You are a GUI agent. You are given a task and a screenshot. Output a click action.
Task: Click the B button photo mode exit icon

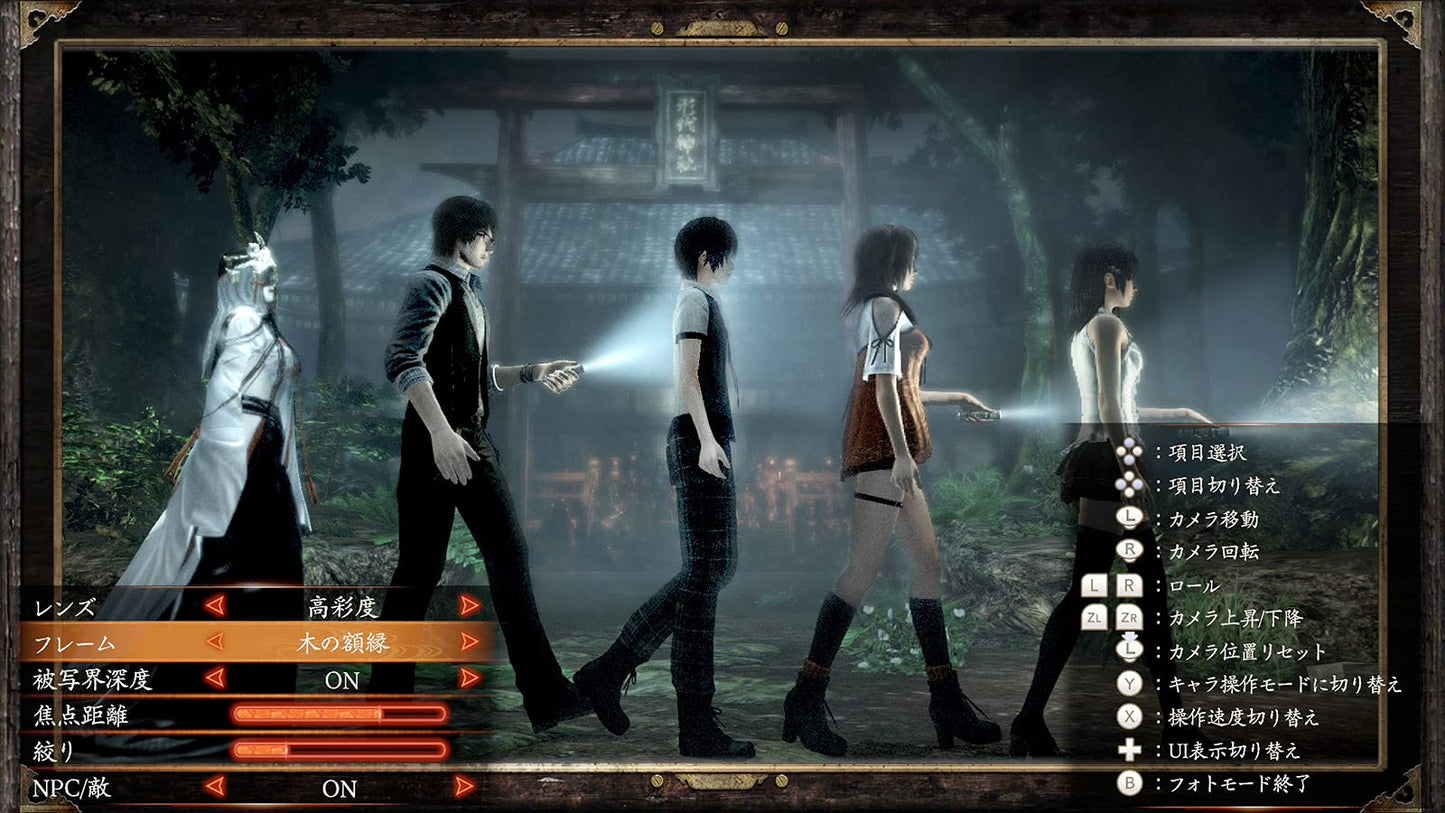tap(1128, 781)
